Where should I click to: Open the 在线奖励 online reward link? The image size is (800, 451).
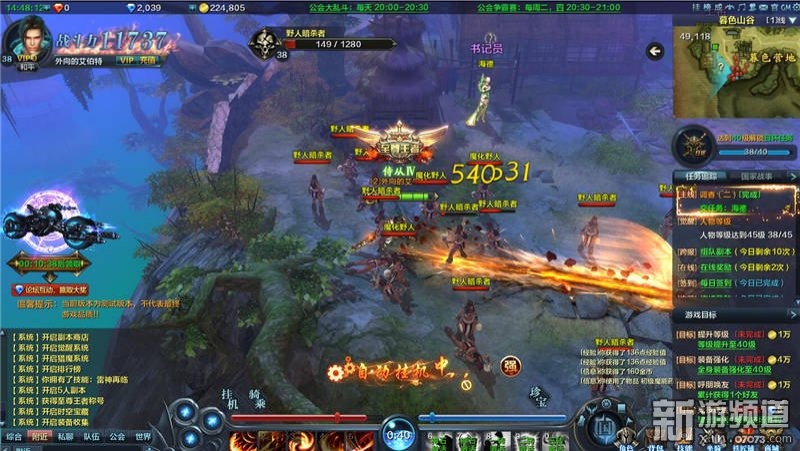pyautogui.click(x=716, y=266)
